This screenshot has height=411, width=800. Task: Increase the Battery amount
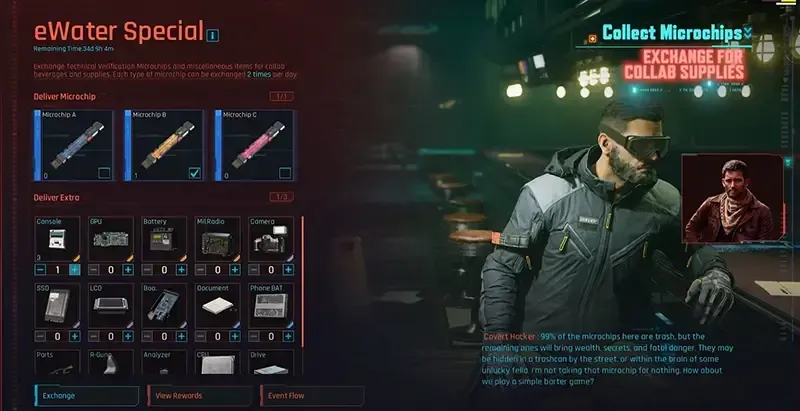click(x=181, y=270)
